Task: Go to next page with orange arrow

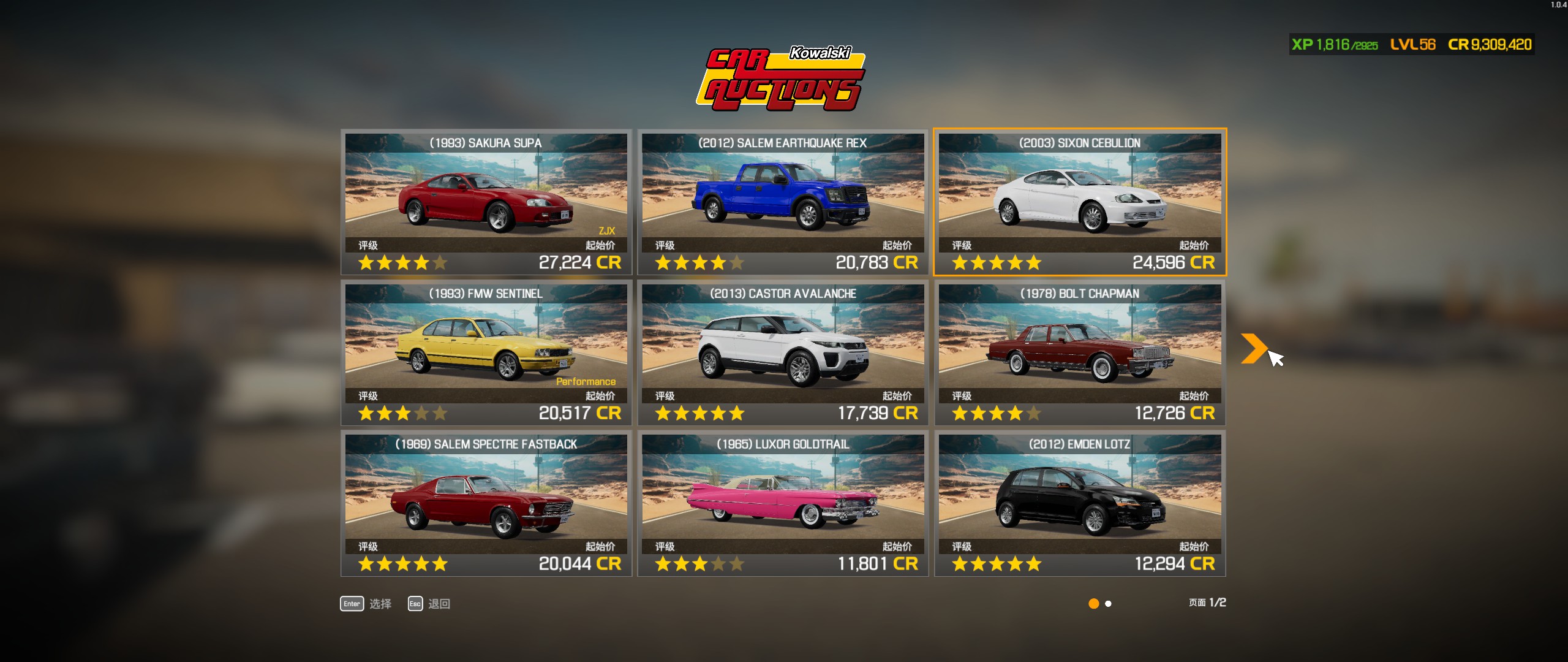Action: [x=1253, y=348]
